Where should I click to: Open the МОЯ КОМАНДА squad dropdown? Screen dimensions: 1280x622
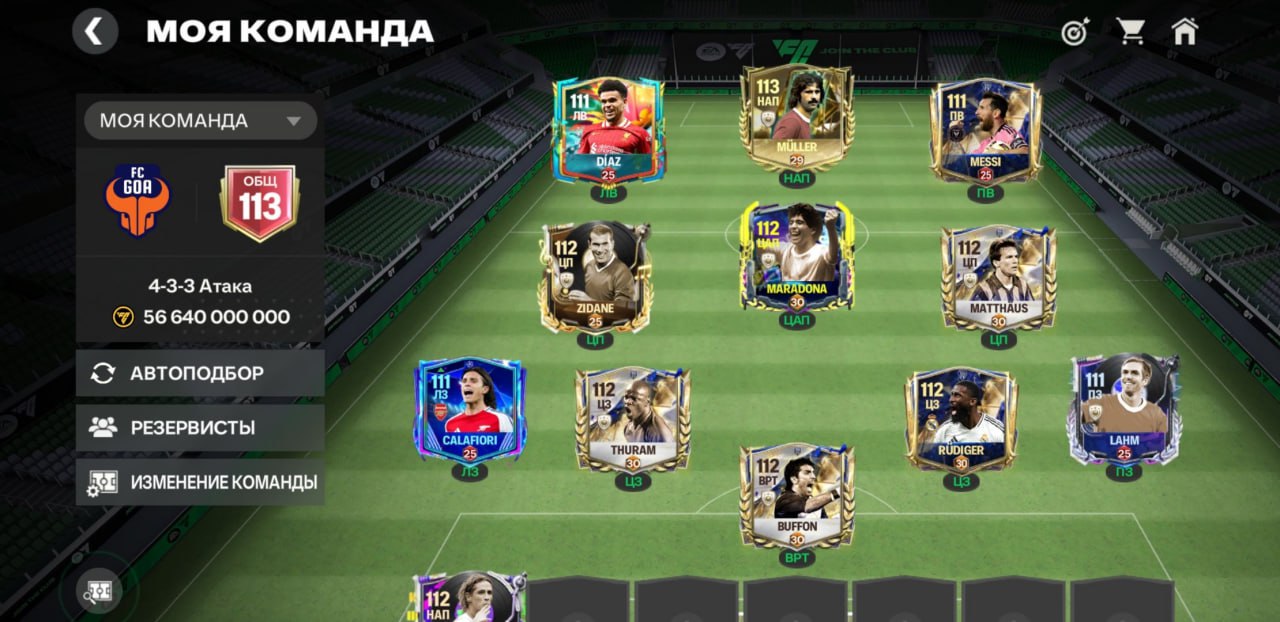[x=200, y=121]
